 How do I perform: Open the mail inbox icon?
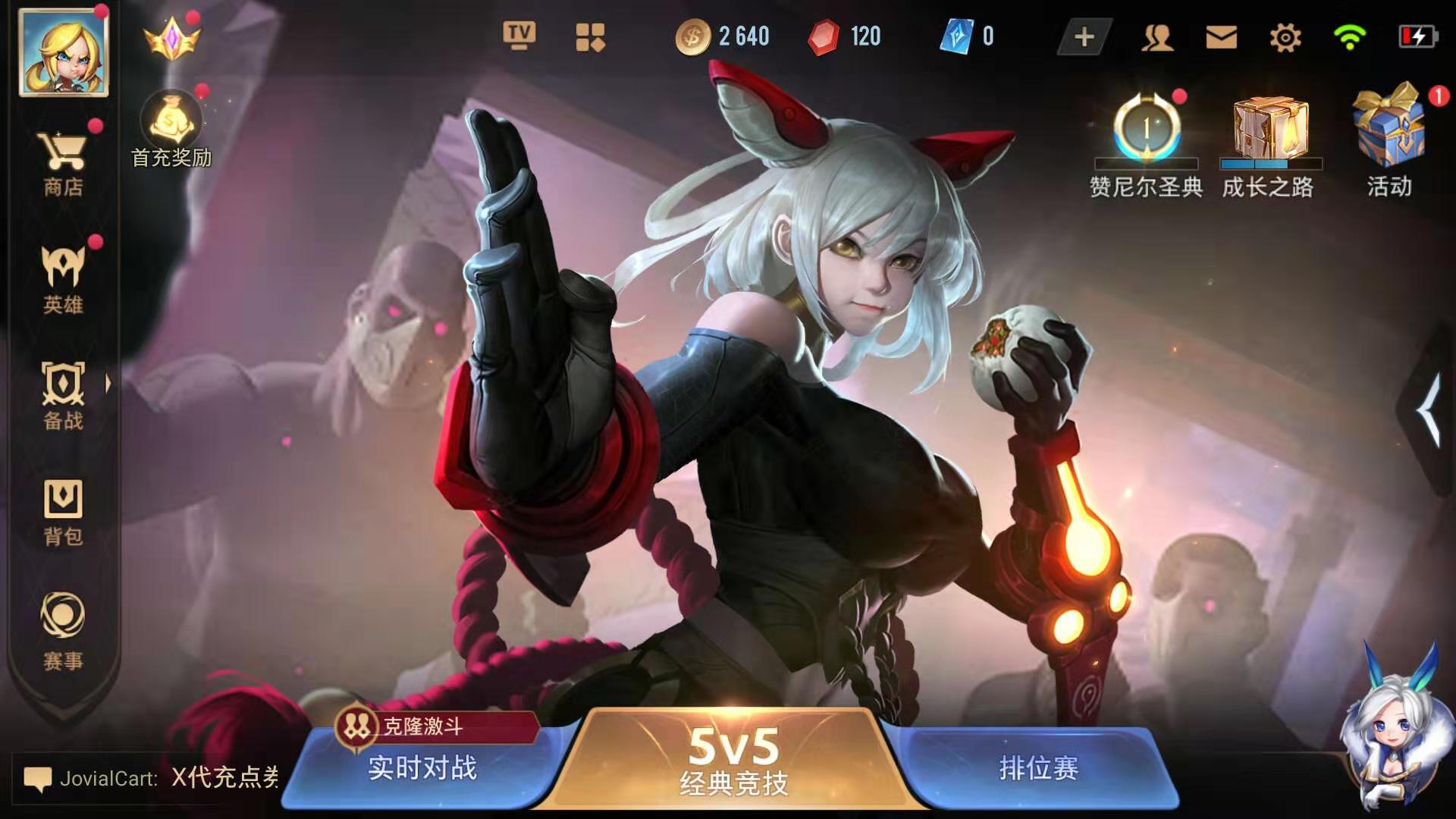(1219, 35)
